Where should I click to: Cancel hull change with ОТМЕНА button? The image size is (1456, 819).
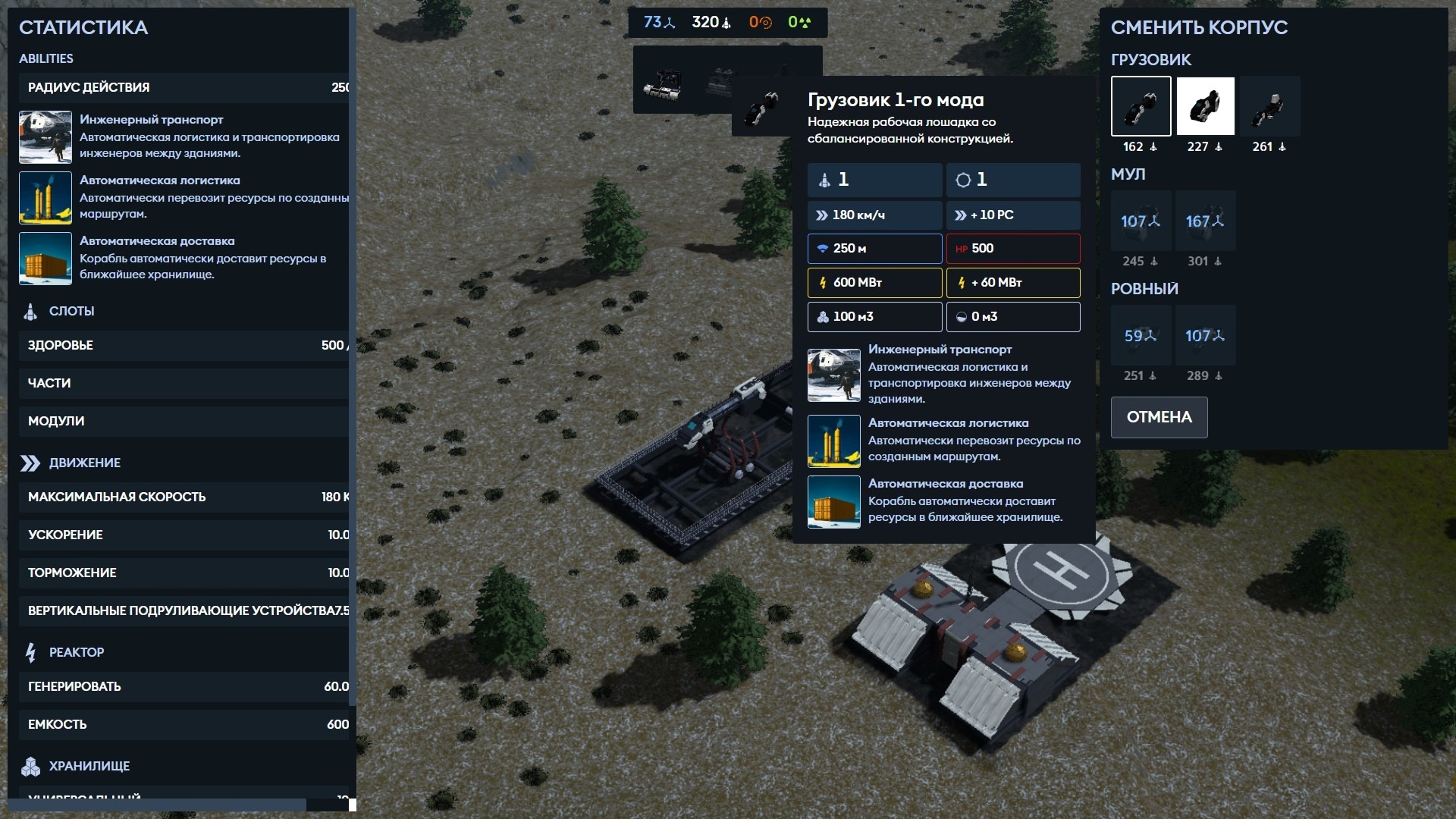pyautogui.click(x=1159, y=417)
